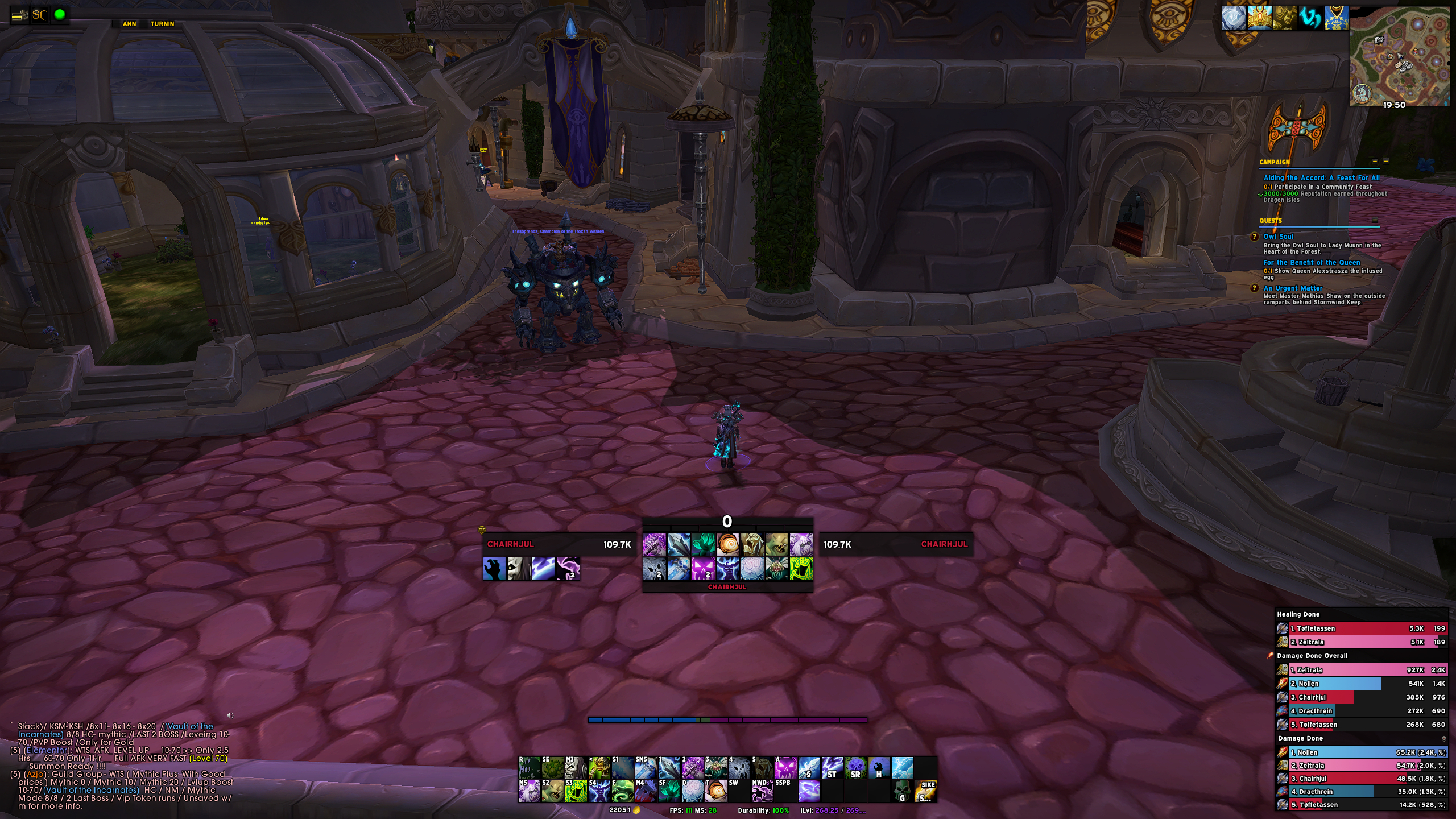Click the Dragonriding expansion button on the minimap
1456x819 pixels.
coord(1361,93)
